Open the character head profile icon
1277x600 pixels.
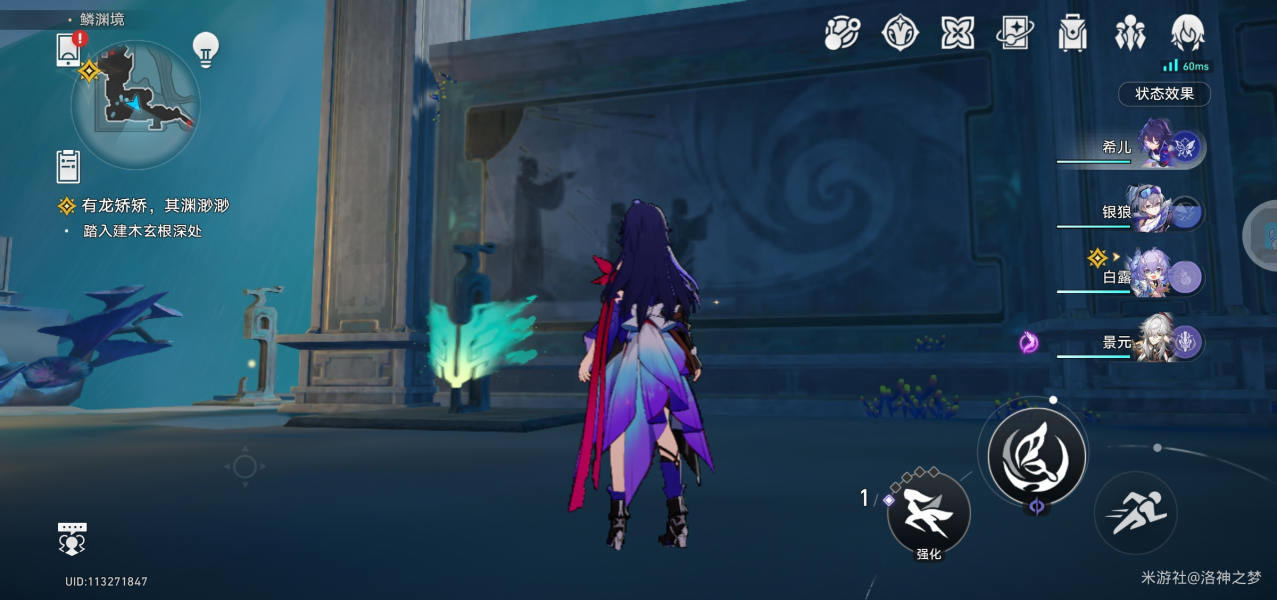click(x=1187, y=33)
